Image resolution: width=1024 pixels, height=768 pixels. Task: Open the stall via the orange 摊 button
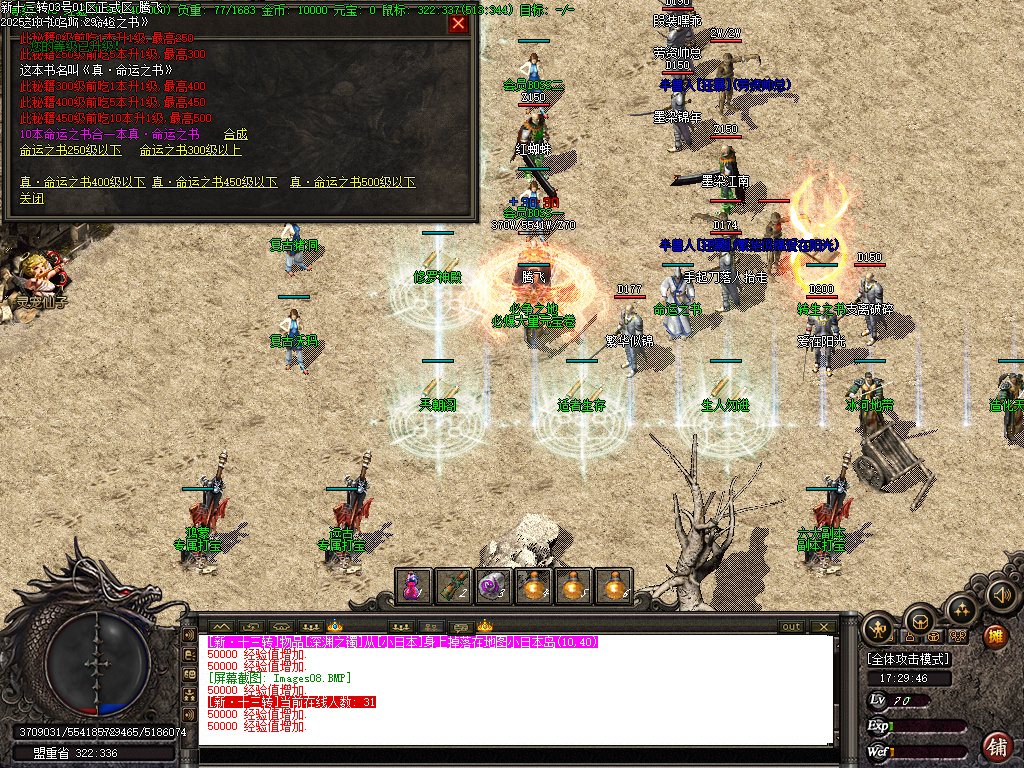(x=995, y=635)
